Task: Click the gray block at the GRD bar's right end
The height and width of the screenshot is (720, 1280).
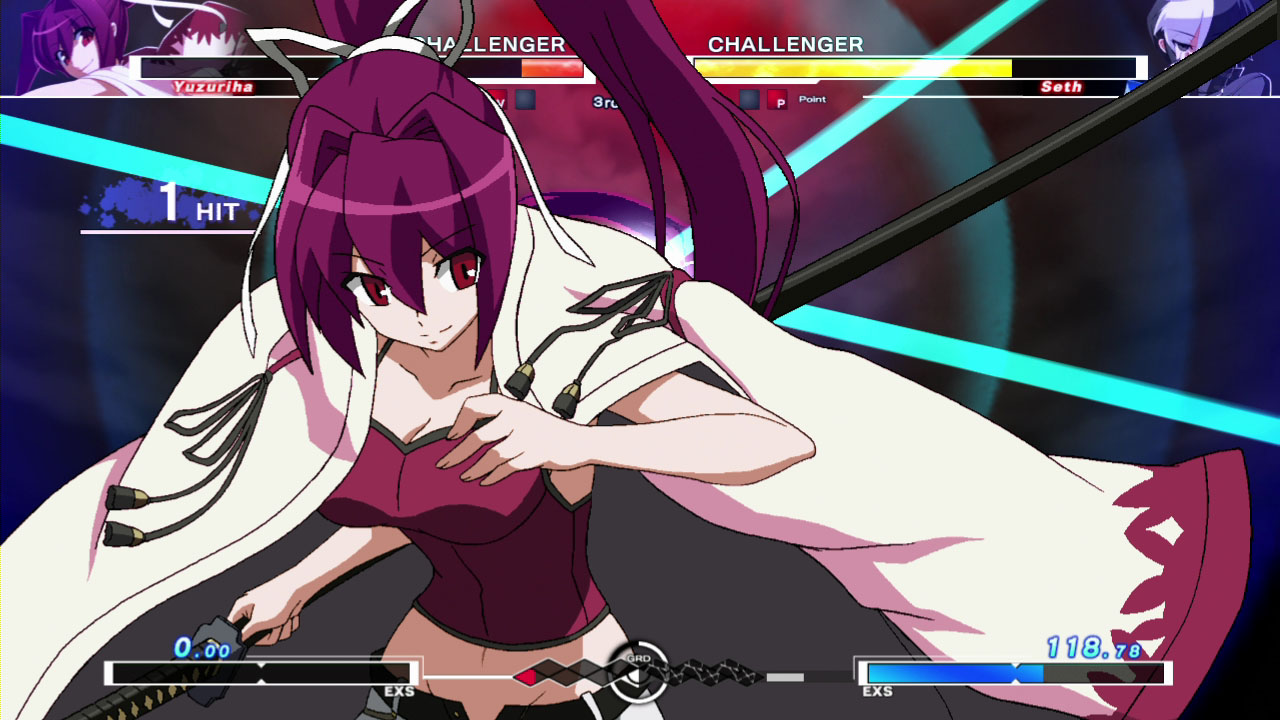Action: 784,677
